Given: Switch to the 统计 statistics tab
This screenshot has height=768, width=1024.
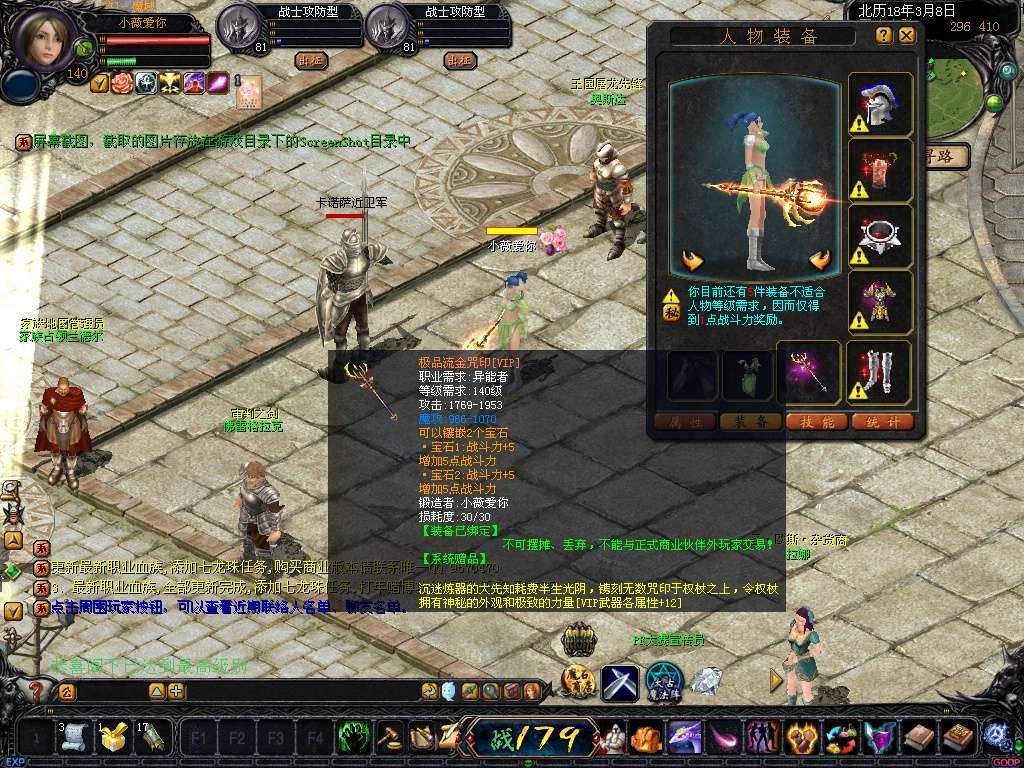Looking at the screenshot, I should tap(883, 422).
